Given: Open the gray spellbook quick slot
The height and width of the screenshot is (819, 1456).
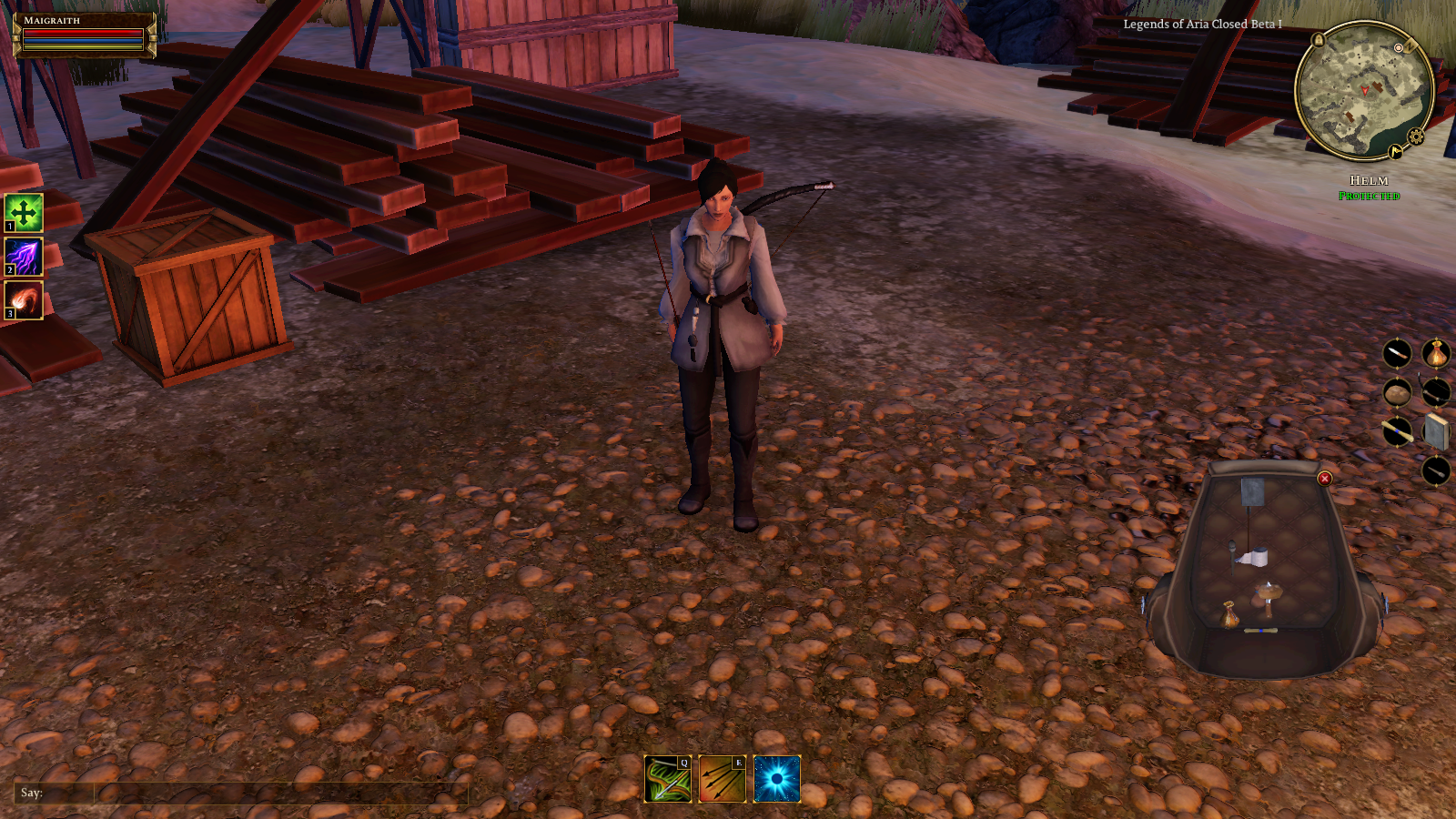Looking at the screenshot, I should tap(1436, 431).
